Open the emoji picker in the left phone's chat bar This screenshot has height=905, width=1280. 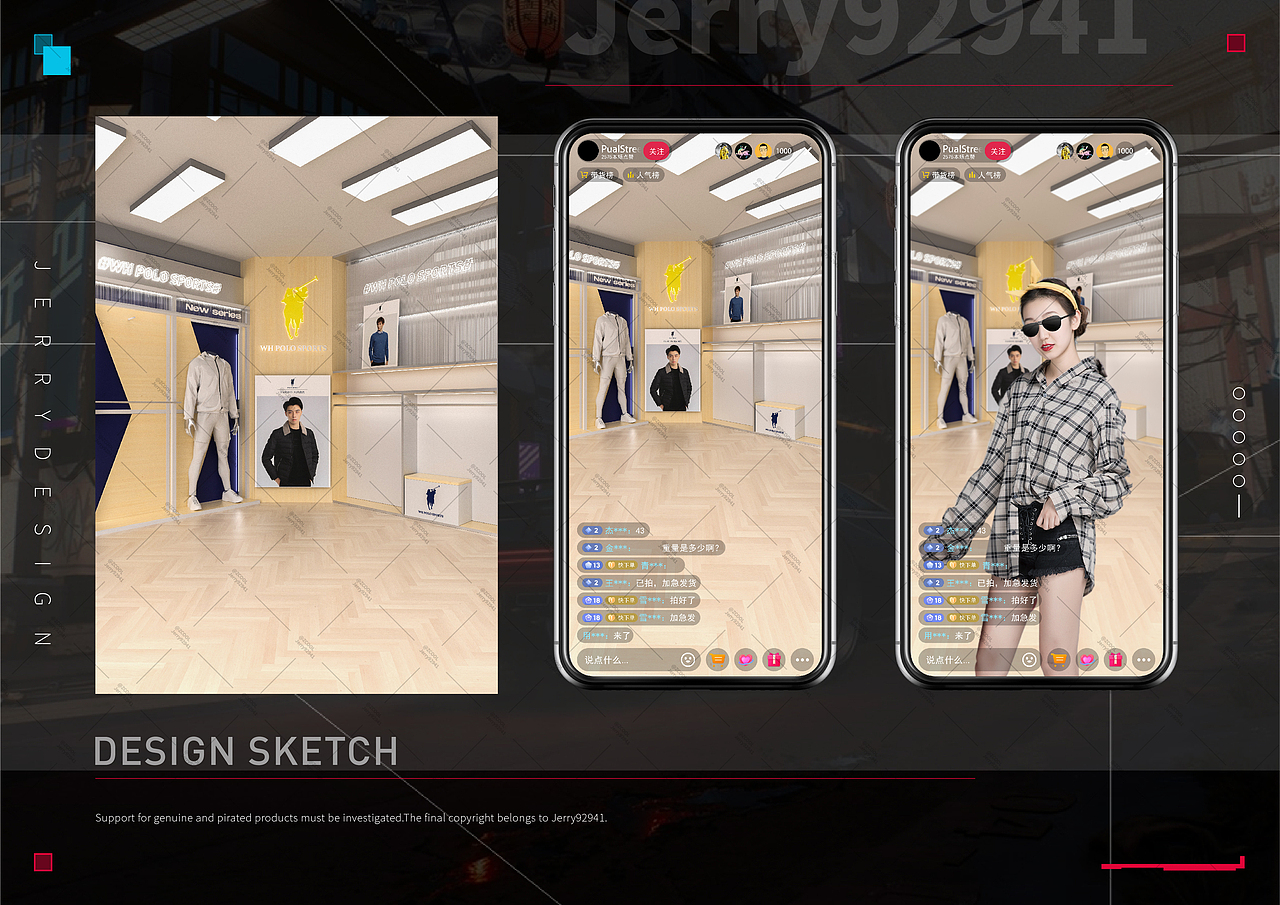click(688, 660)
